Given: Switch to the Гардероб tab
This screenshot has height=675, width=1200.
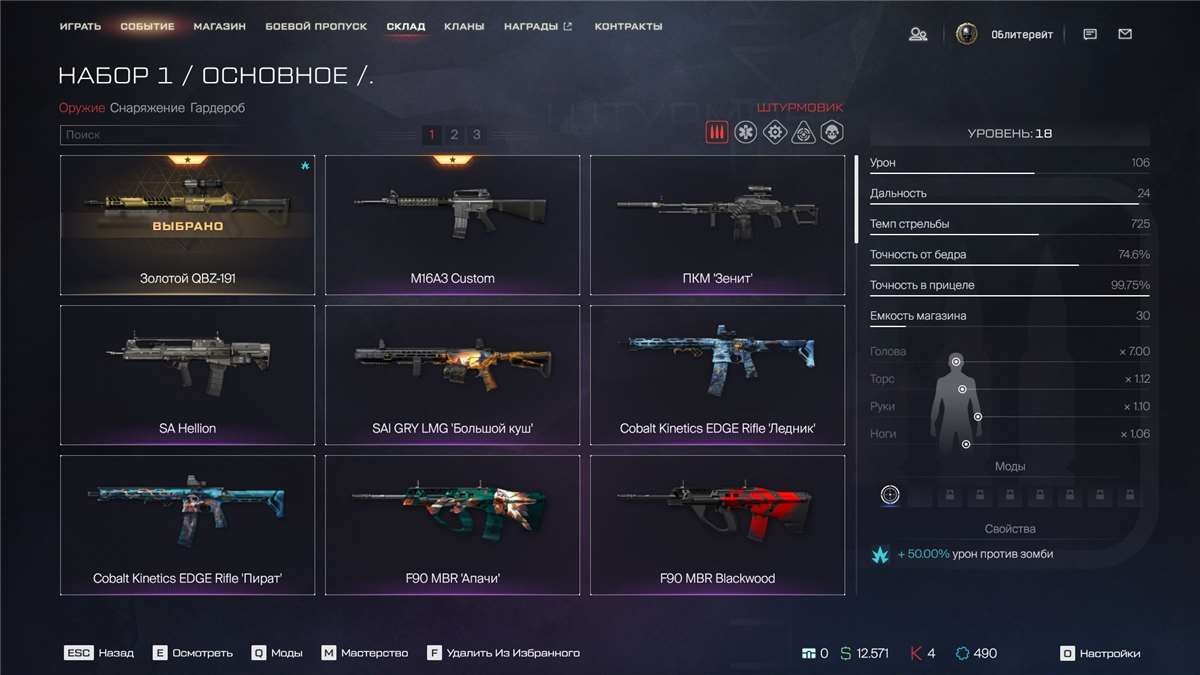Looking at the screenshot, I should click(x=217, y=108).
